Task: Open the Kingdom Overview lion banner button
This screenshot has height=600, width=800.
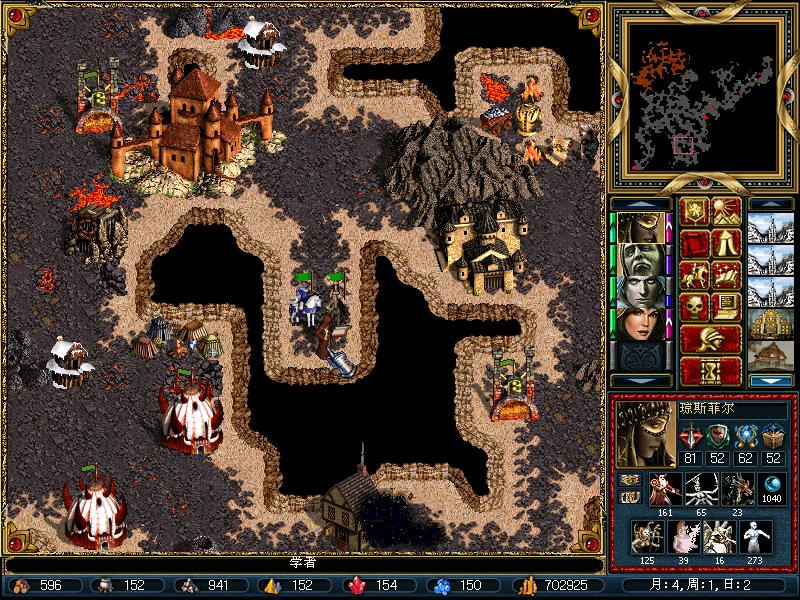Action: point(694,211)
